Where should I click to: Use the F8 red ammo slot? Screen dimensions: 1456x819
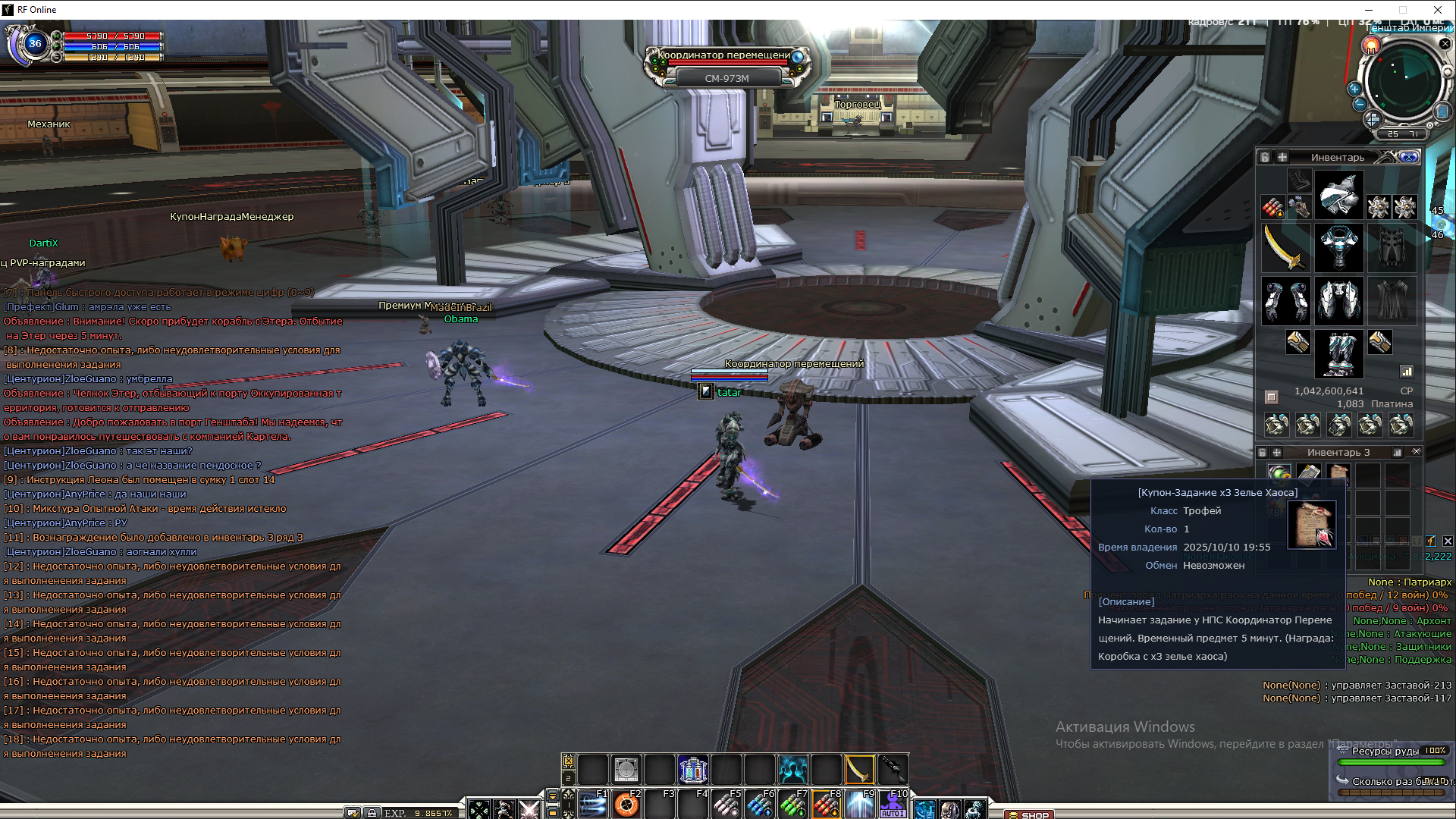click(827, 804)
